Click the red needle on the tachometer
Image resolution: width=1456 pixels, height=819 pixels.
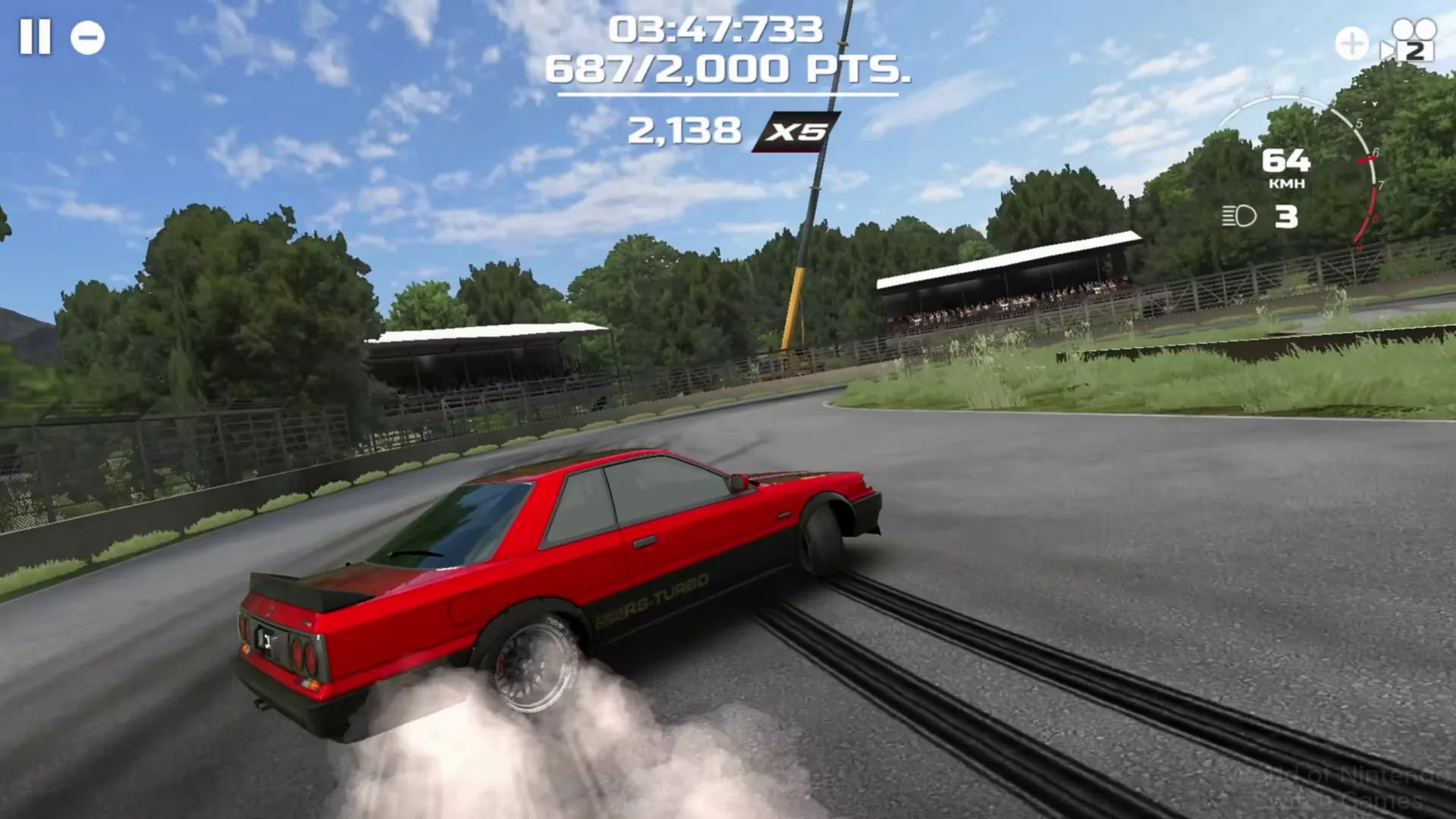click(1365, 160)
